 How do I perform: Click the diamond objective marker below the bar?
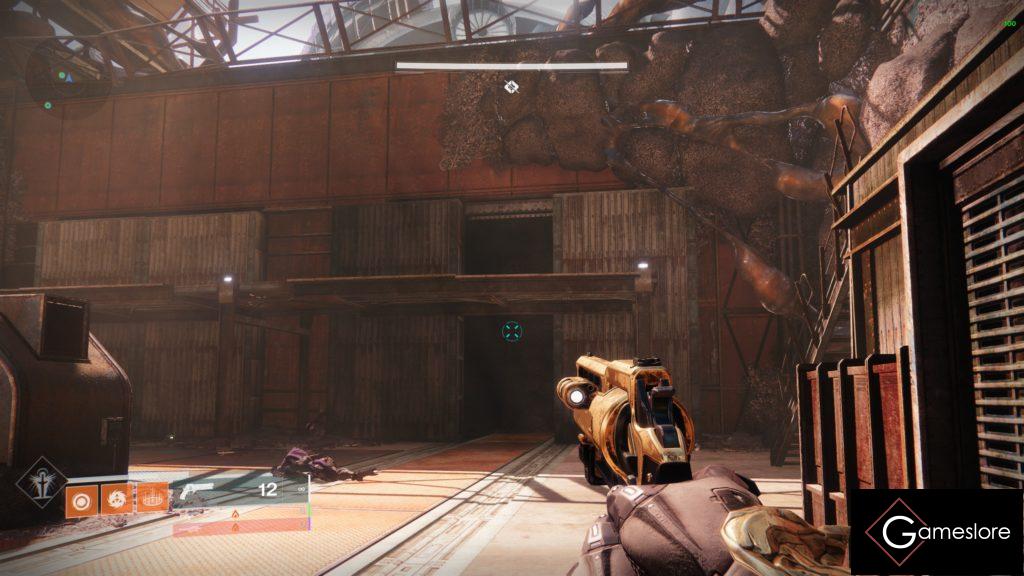[x=511, y=87]
